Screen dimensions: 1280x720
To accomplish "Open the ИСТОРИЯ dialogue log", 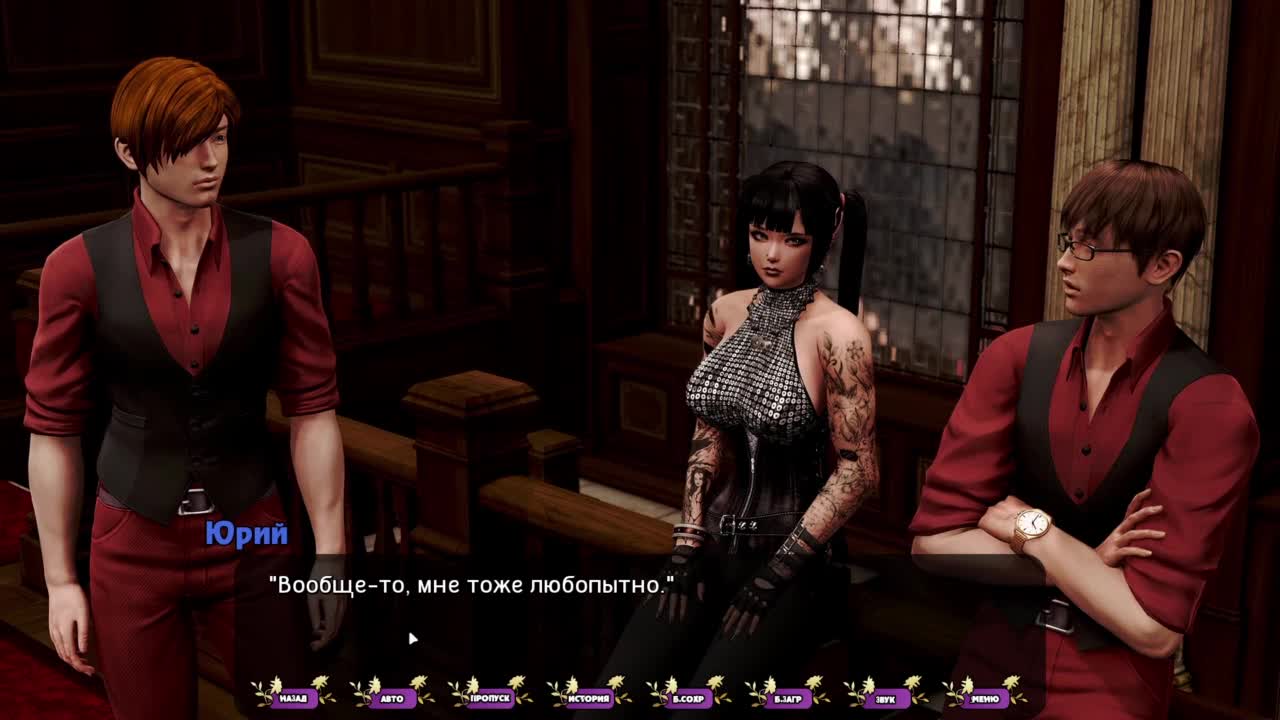I will [x=589, y=698].
